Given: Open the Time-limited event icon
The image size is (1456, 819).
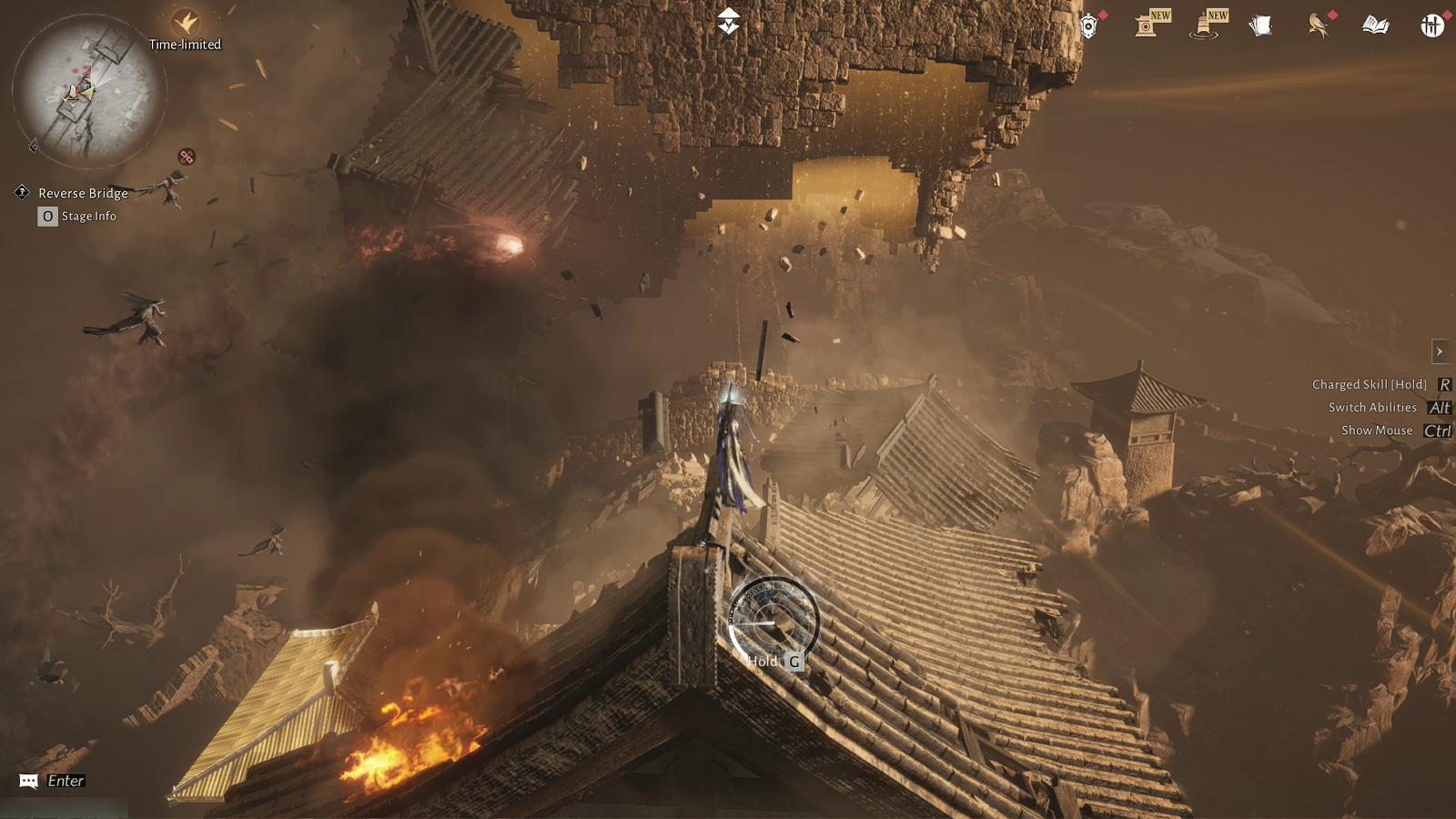Looking at the screenshot, I should coord(186,23).
